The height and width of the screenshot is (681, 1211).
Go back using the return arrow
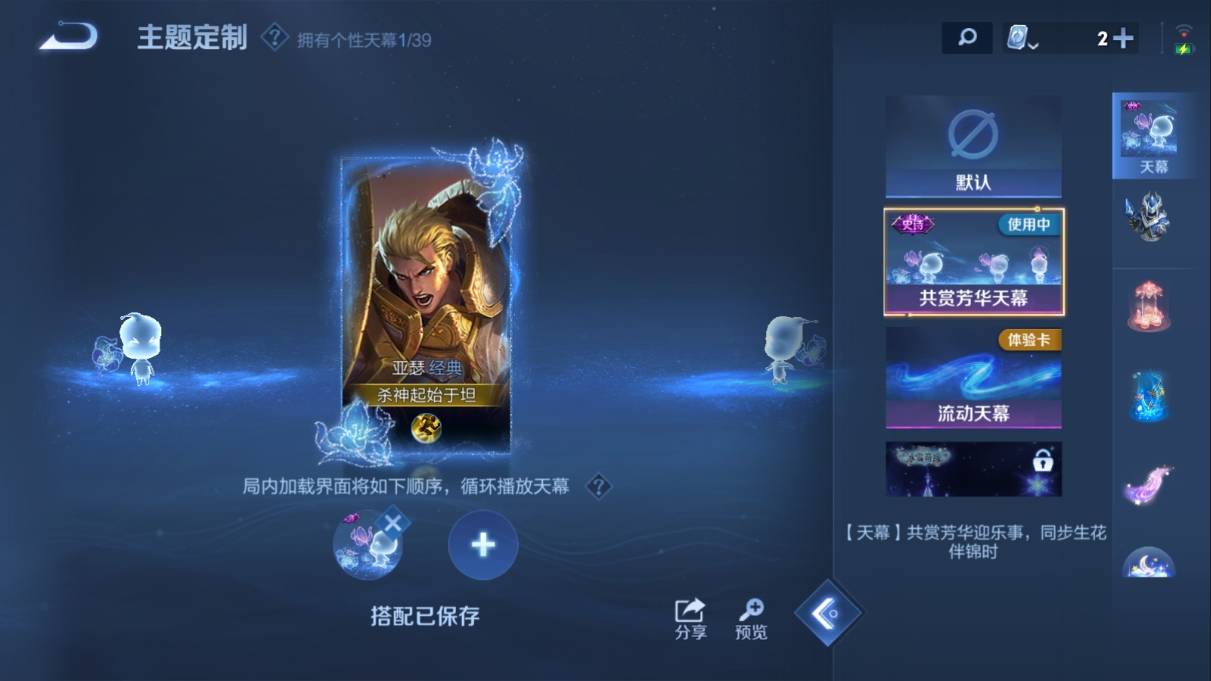click(68, 38)
